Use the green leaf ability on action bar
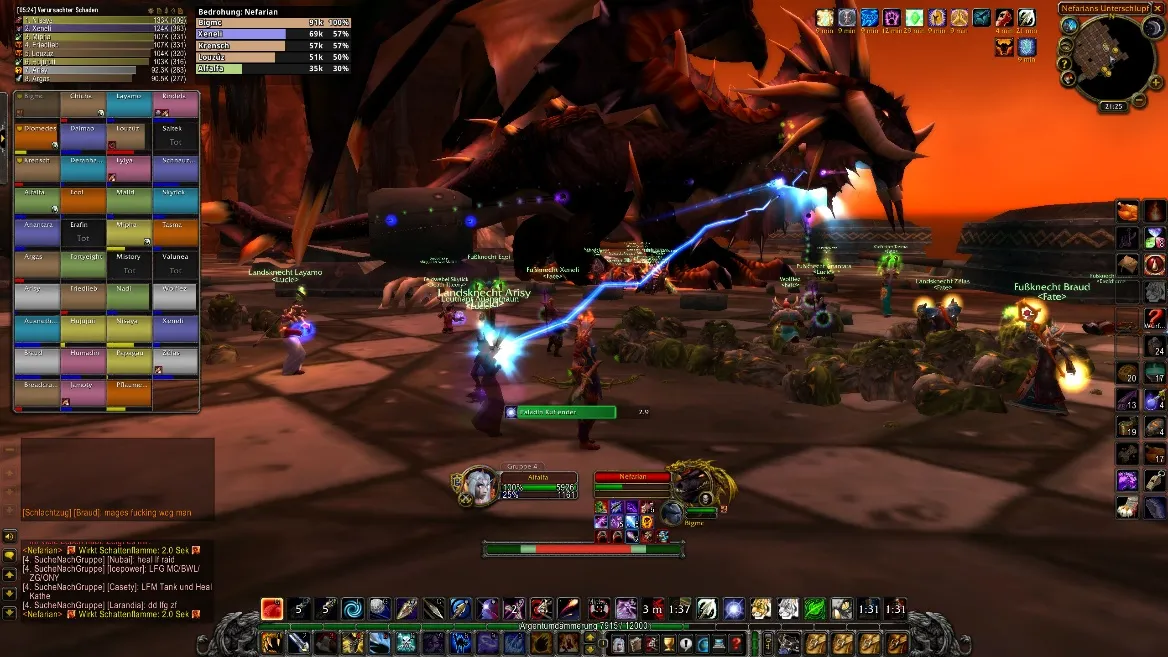The image size is (1168, 657). (x=815, y=608)
